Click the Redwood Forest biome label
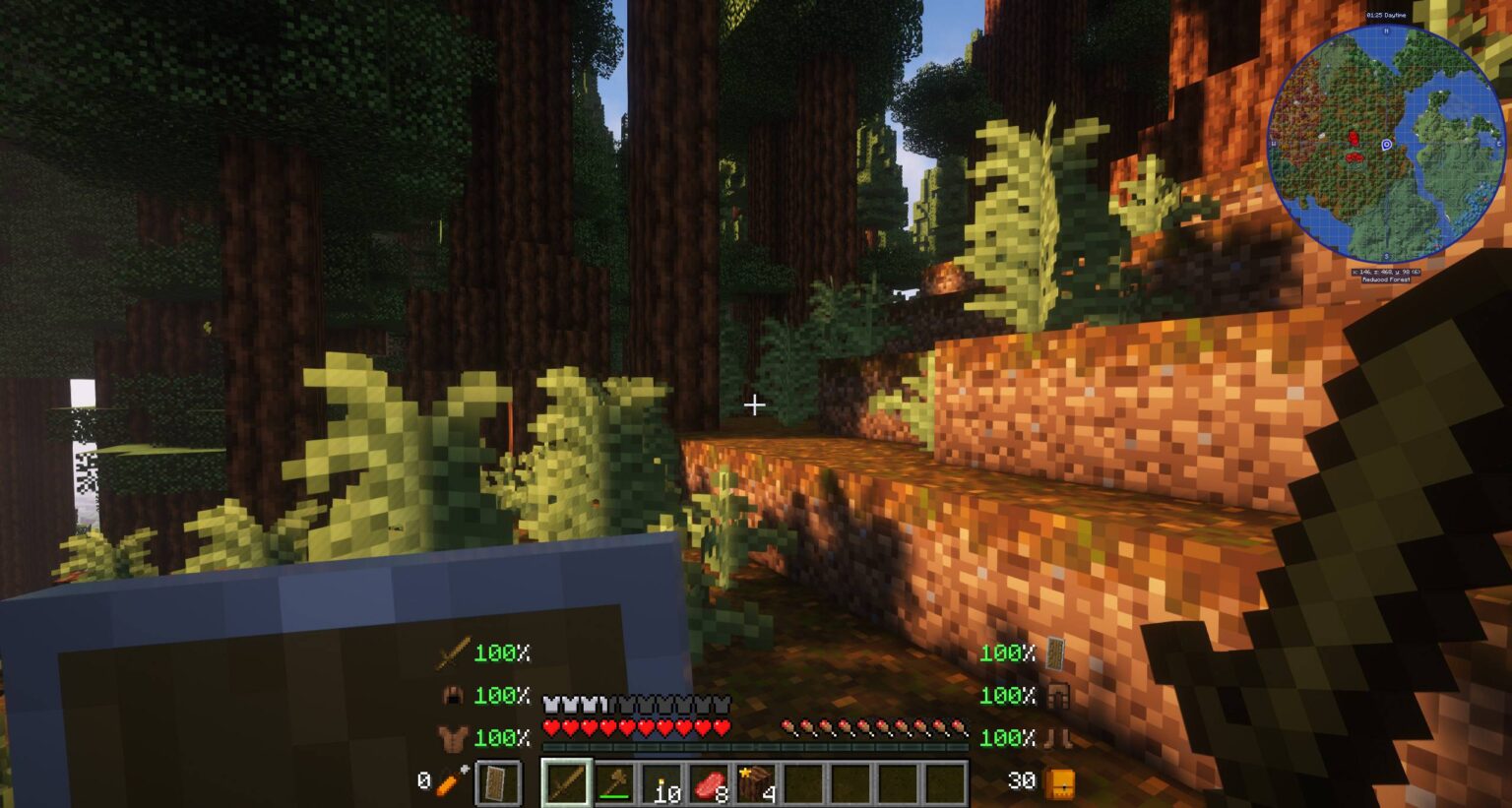 point(1386,280)
